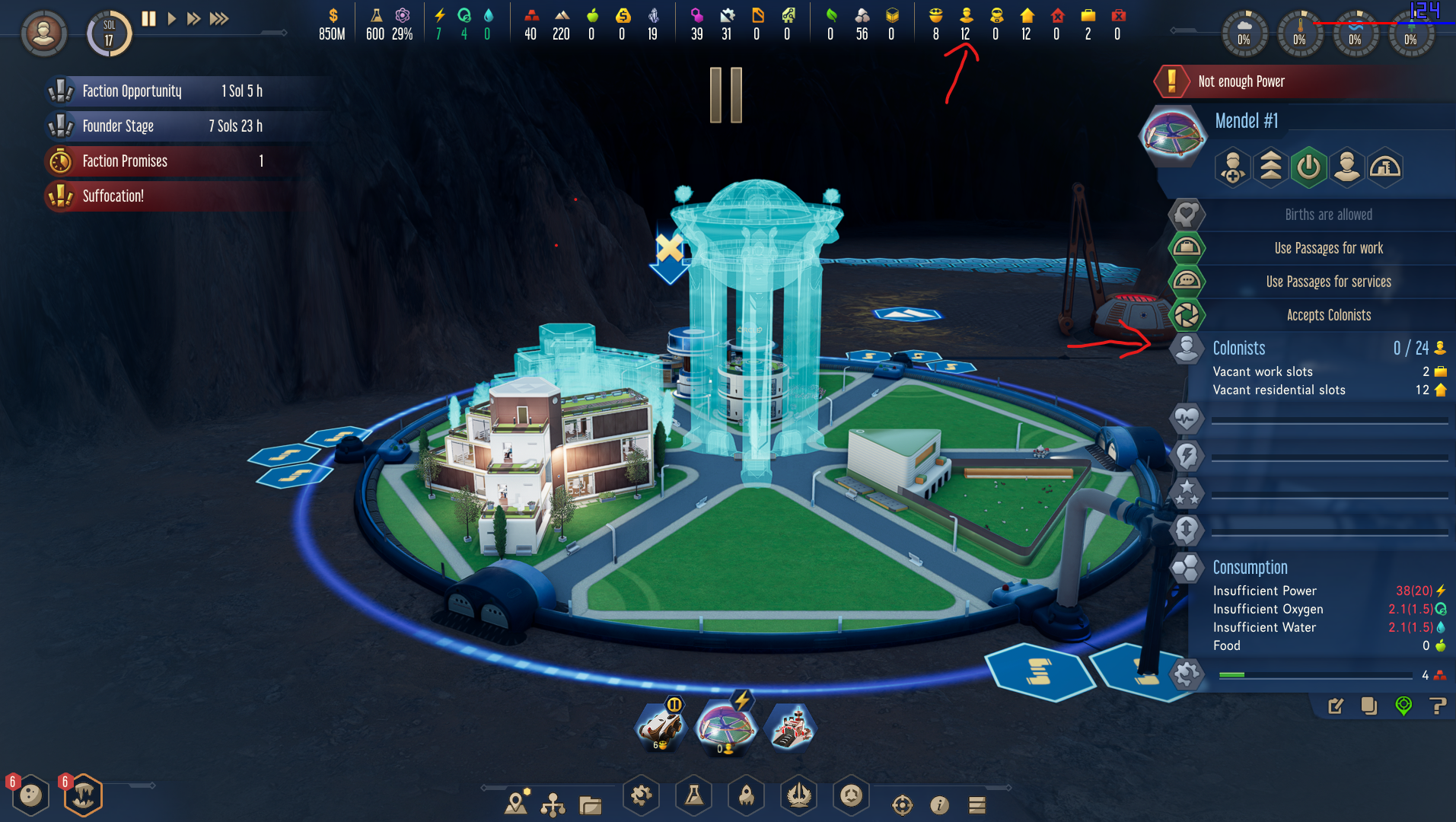This screenshot has height=822, width=1456.
Task: Open the hamburger menu at bottom right
Action: (x=976, y=804)
